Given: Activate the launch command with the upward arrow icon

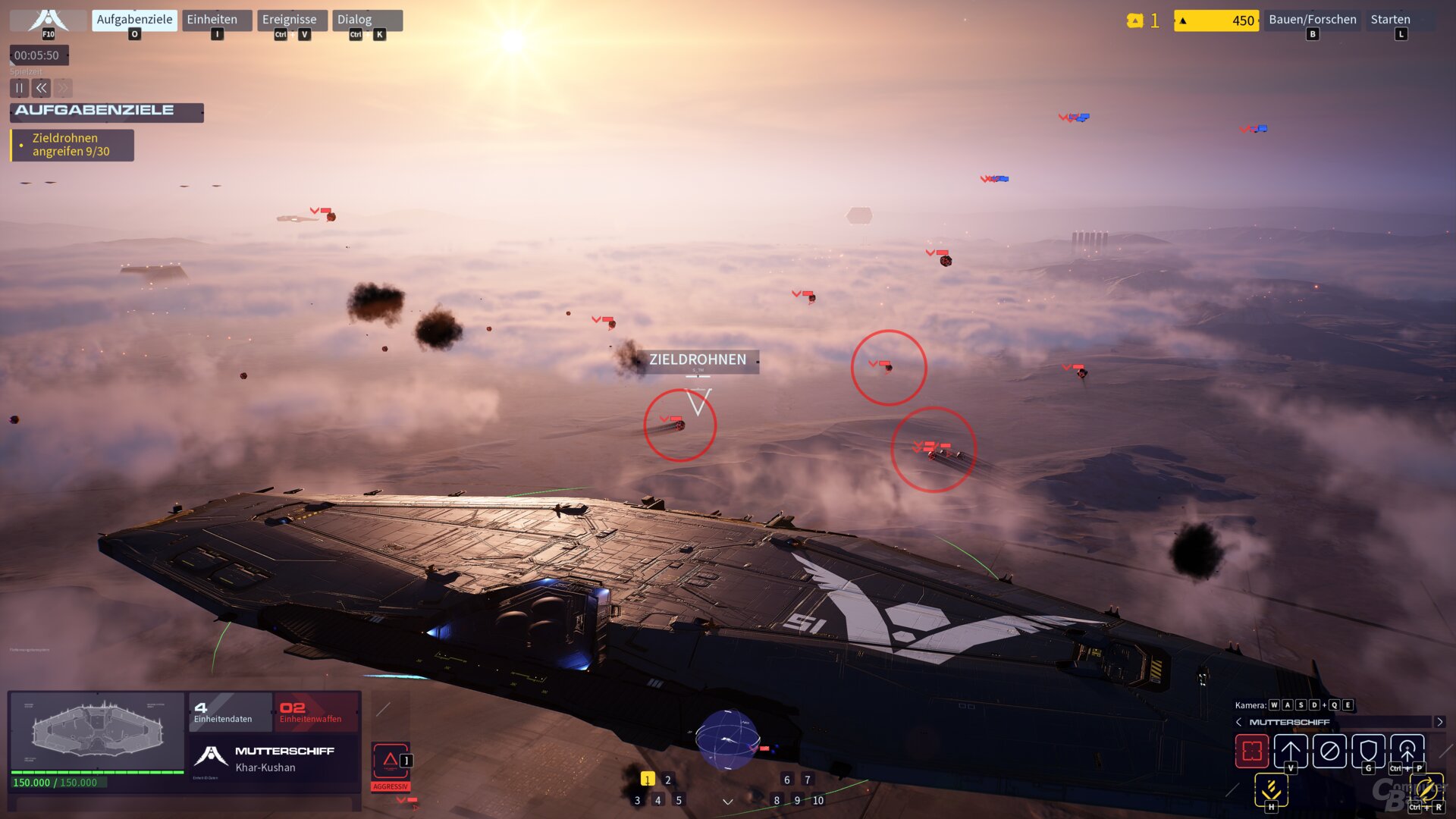Looking at the screenshot, I should tap(1291, 751).
